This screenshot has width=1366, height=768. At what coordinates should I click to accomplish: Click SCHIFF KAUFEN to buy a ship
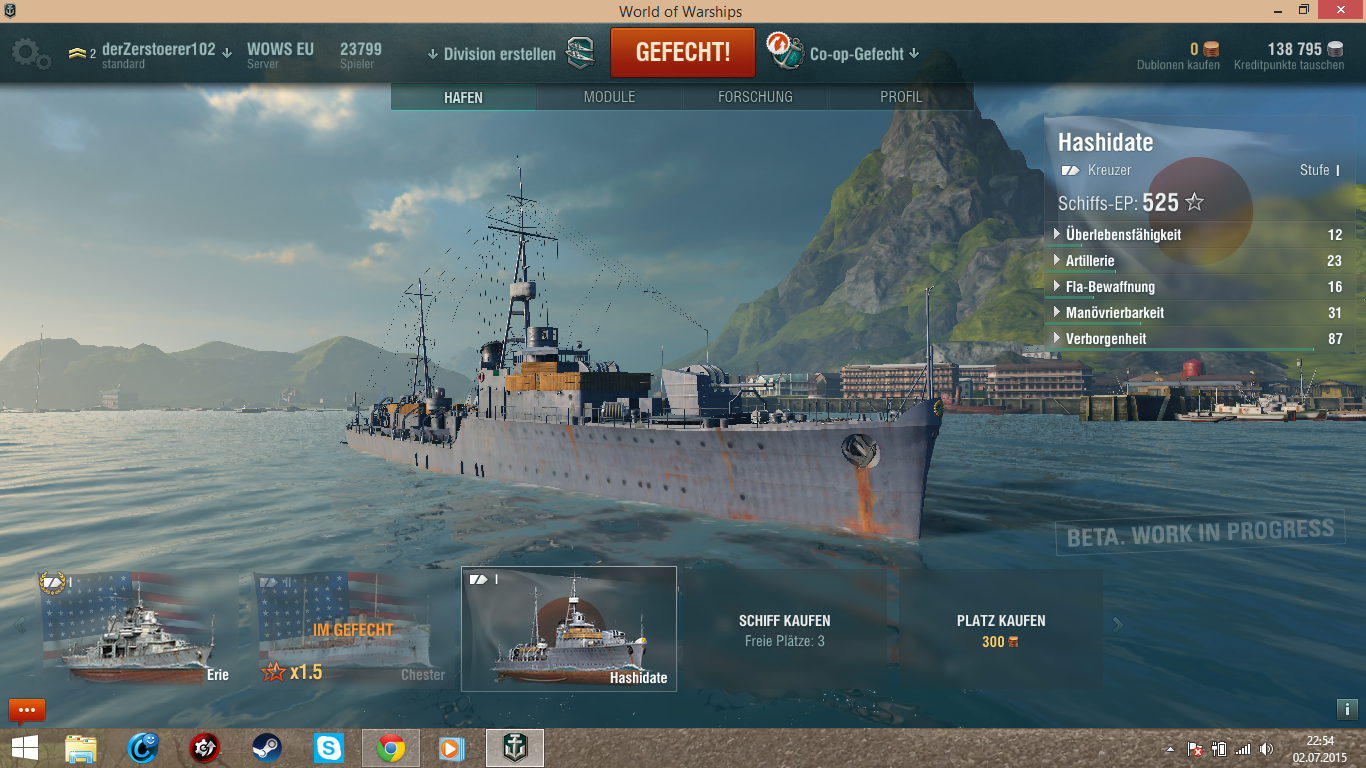tap(784, 629)
